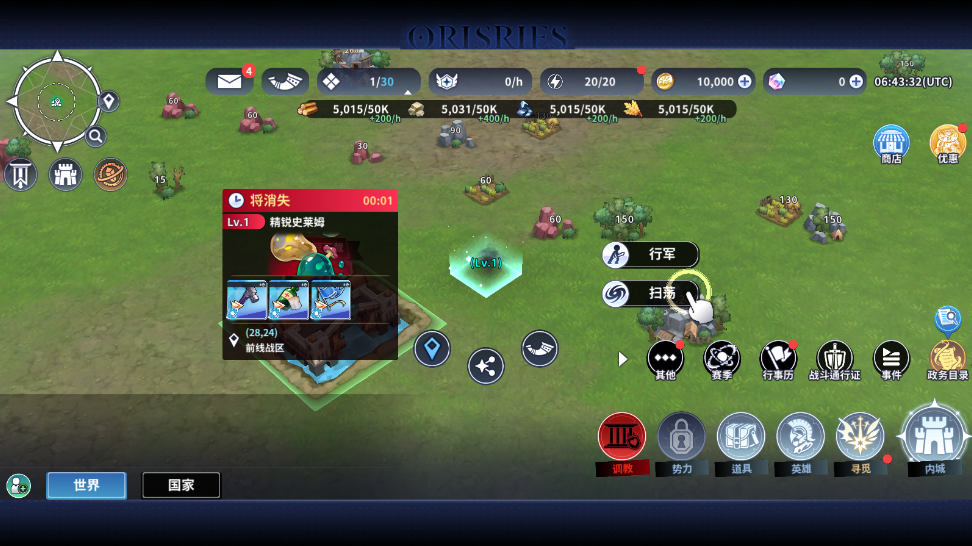Click the share icon below the slime panel
The width and height of the screenshot is (972, 546).
tap(486, 366)
